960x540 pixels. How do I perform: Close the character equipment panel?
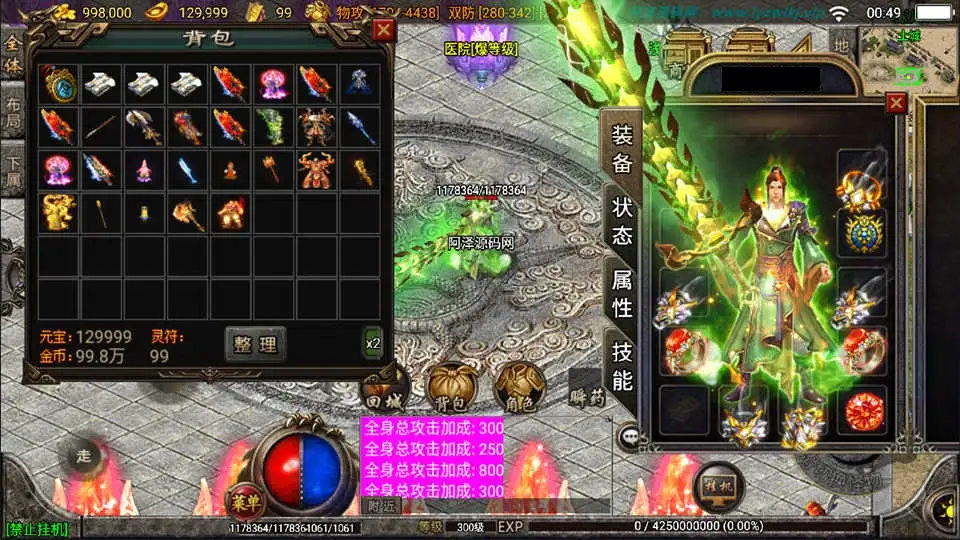(896, 102)
